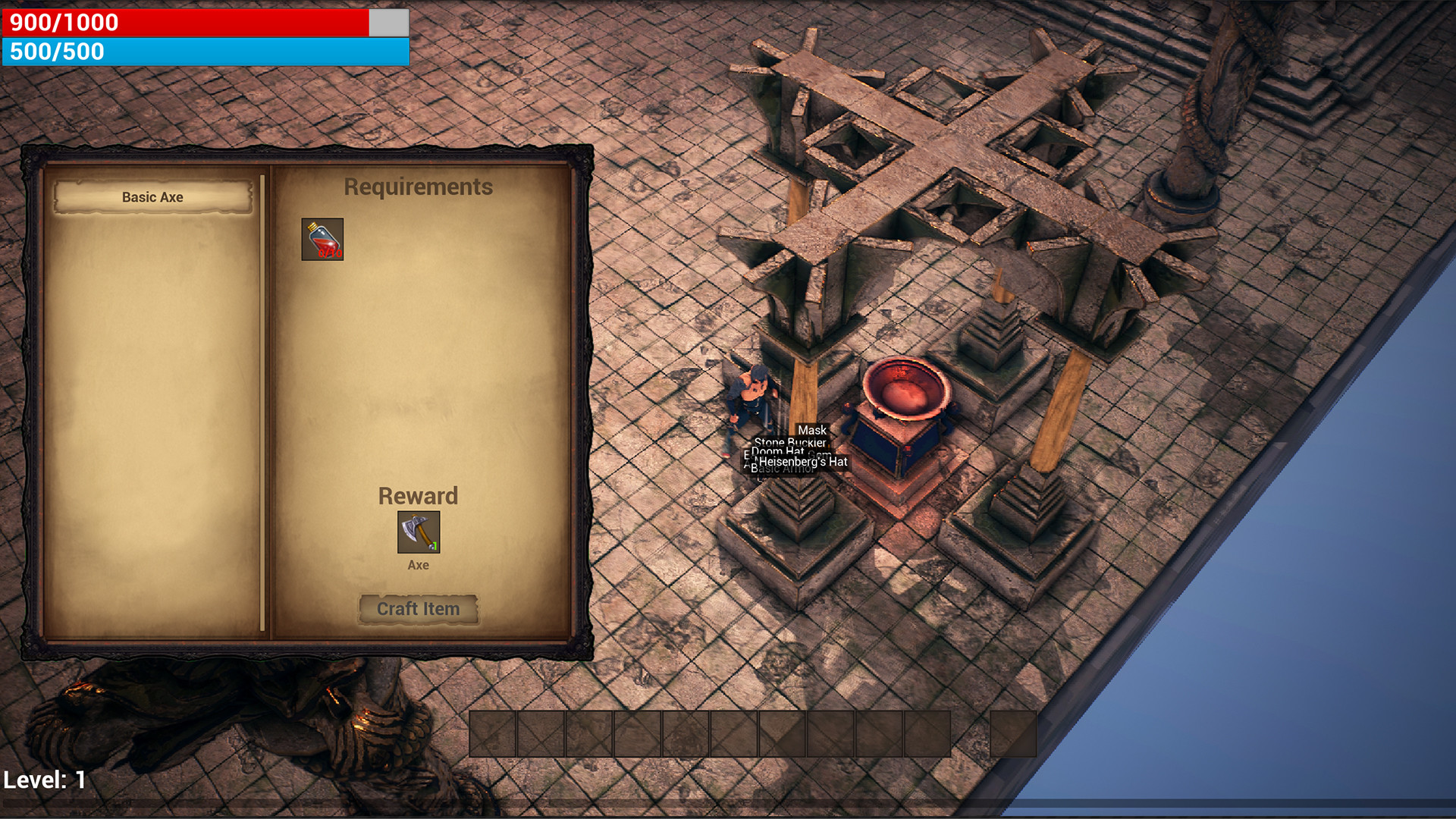1456x819 pixels.
Task: Select the Basic Axe recipe
Action: (152, 196)
